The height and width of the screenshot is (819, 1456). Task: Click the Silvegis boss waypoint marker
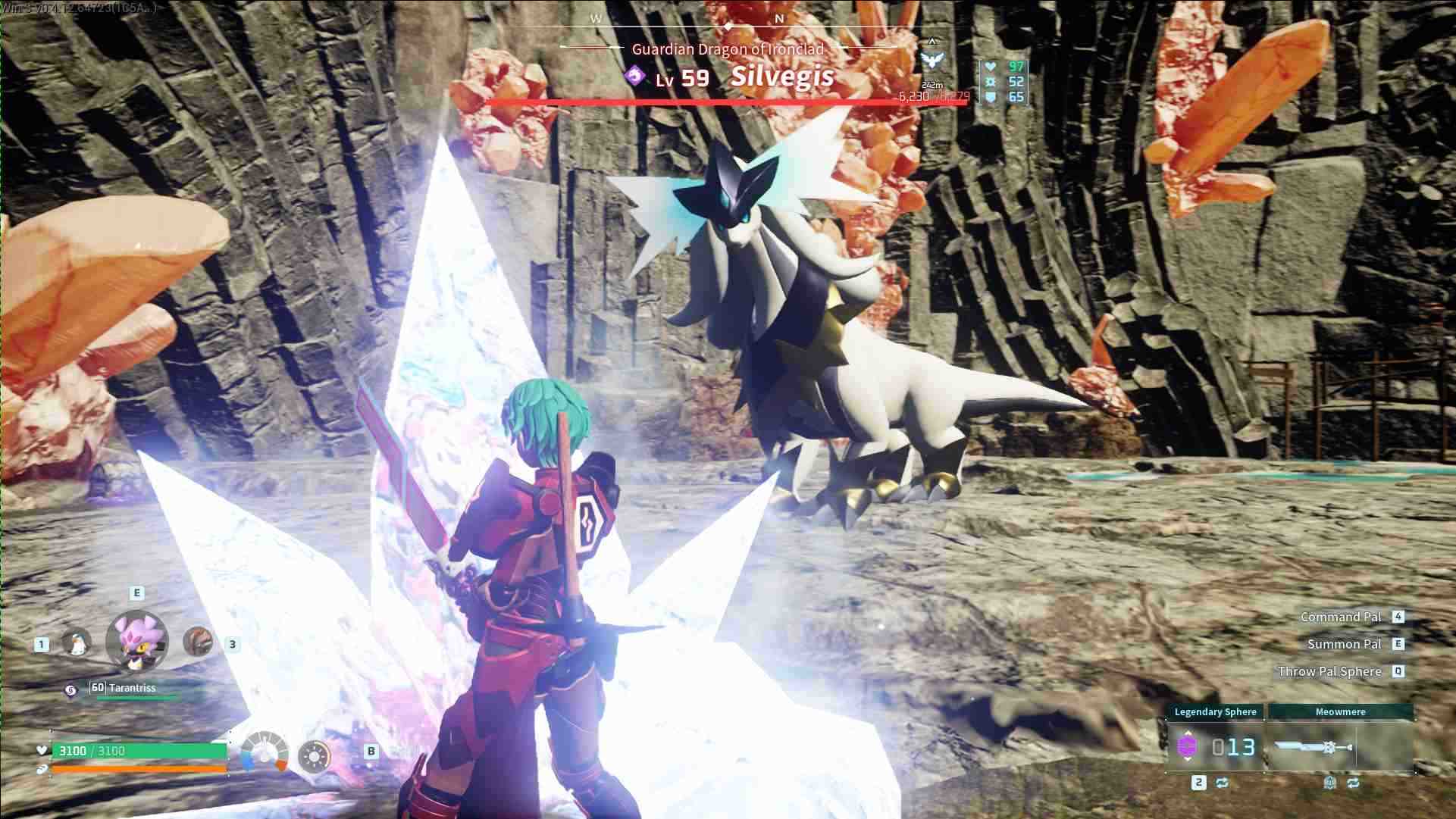point(932,61)
